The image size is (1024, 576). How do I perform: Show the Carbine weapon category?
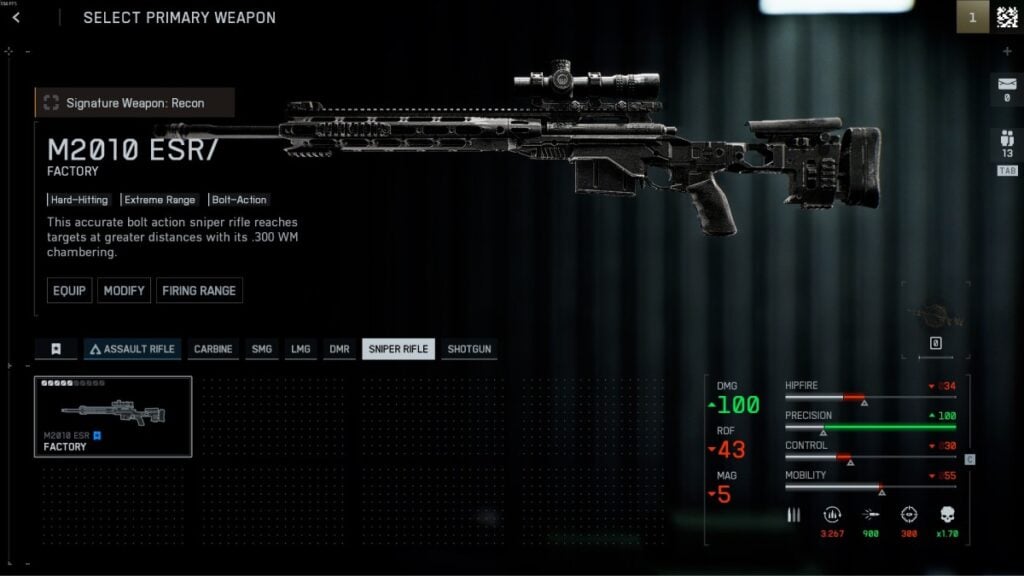coord(212,349)
